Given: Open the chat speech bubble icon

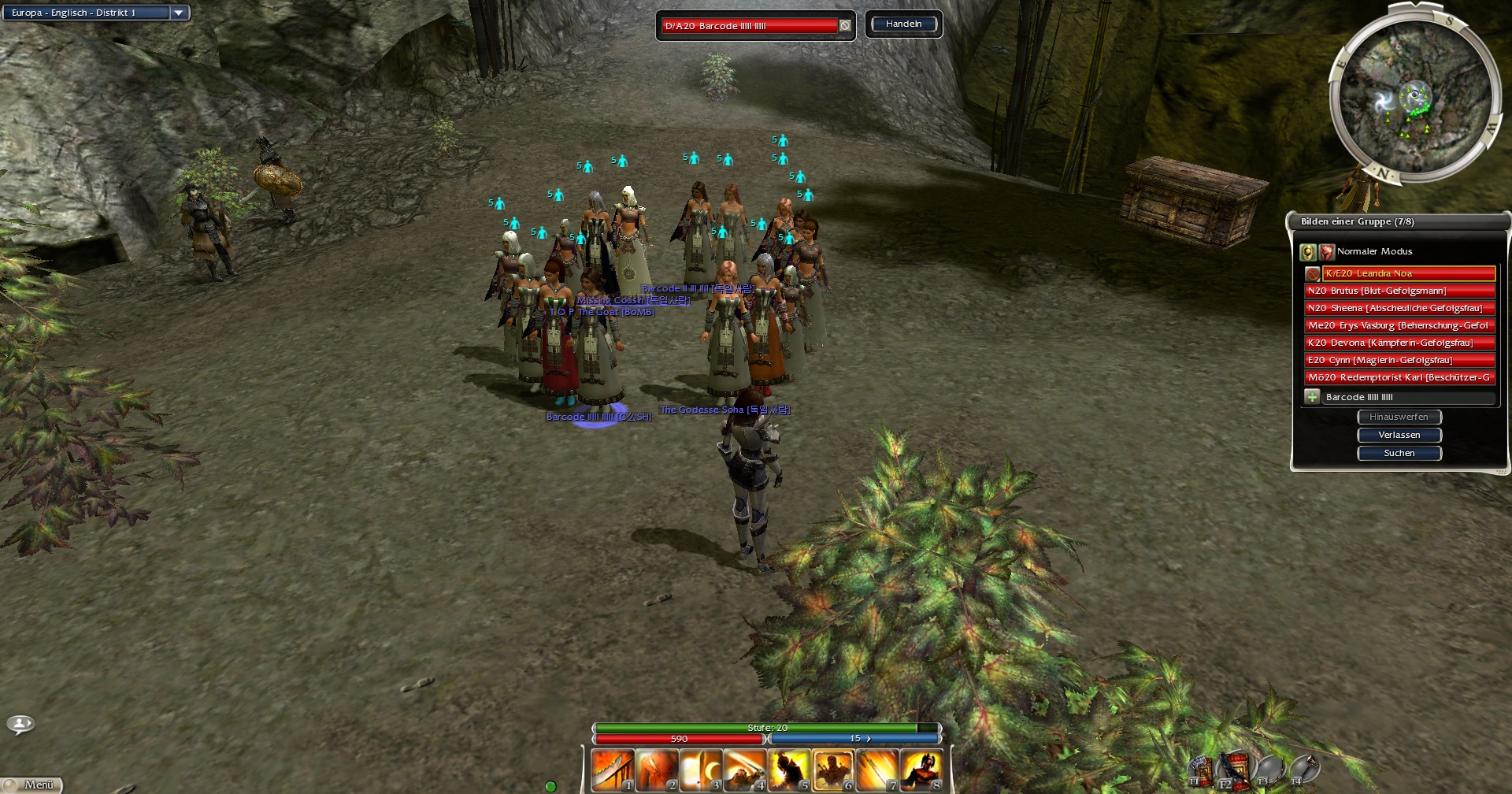Looking at the screenshot, I should (x=20, y=723).
